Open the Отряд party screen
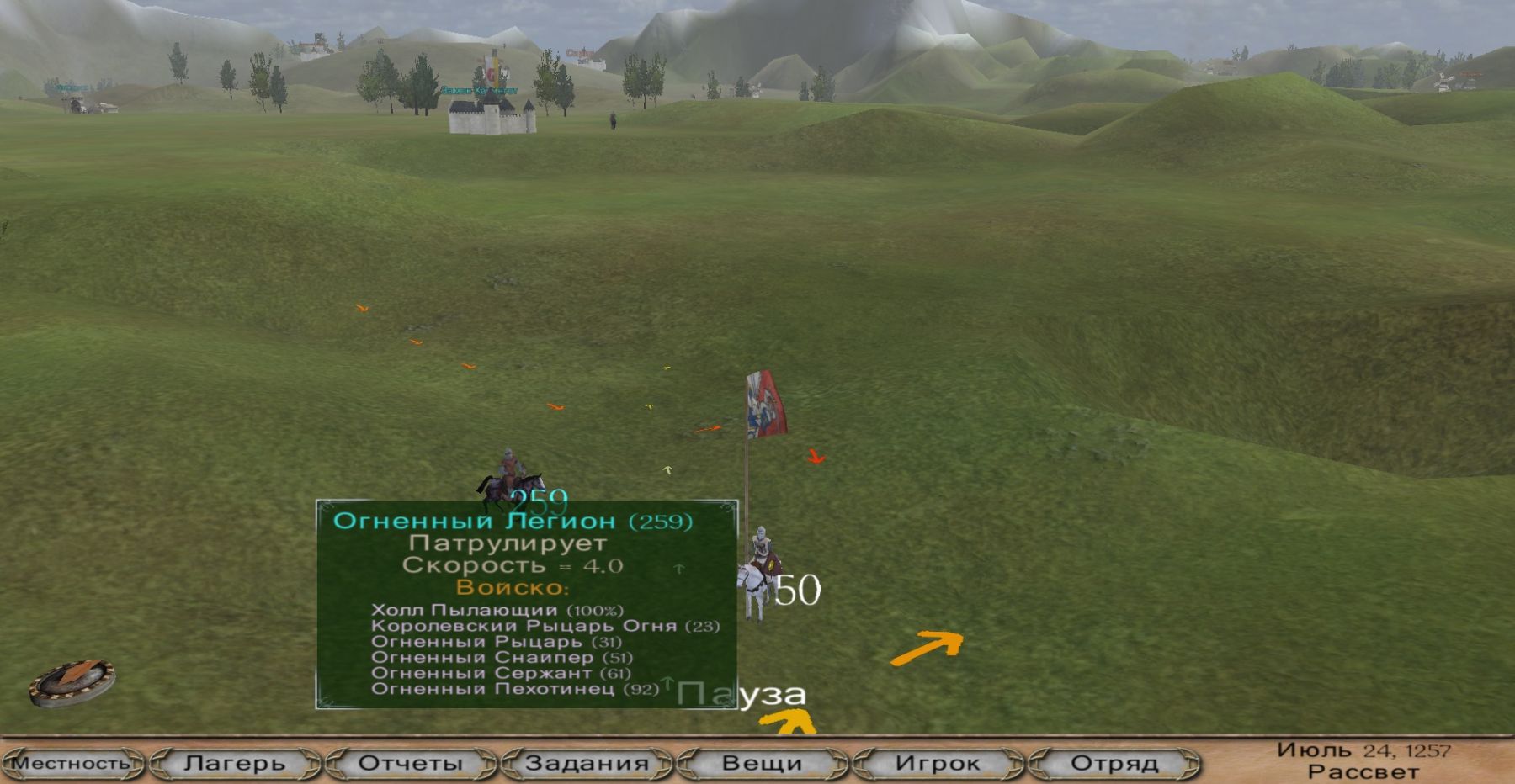Screen dimensions: 1515x784 [1114, 763]
